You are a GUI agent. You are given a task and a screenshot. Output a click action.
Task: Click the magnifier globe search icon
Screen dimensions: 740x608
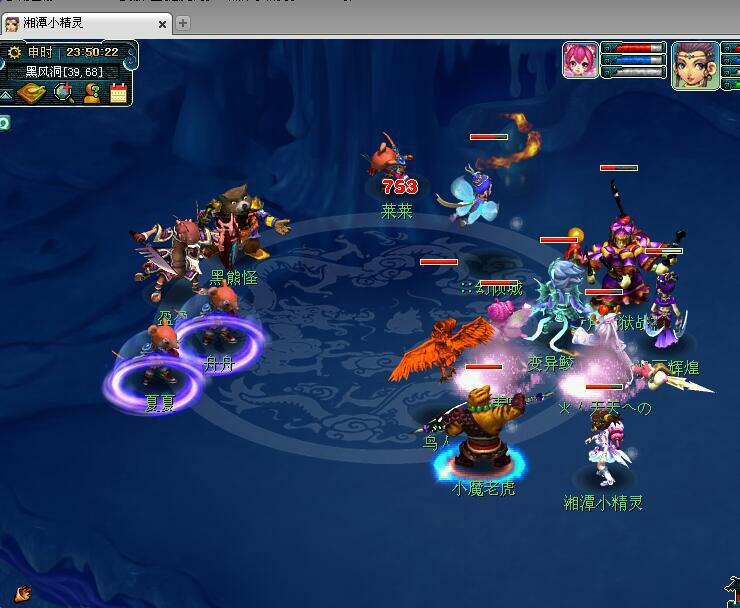pyautogui.click(x=63, y=93)
